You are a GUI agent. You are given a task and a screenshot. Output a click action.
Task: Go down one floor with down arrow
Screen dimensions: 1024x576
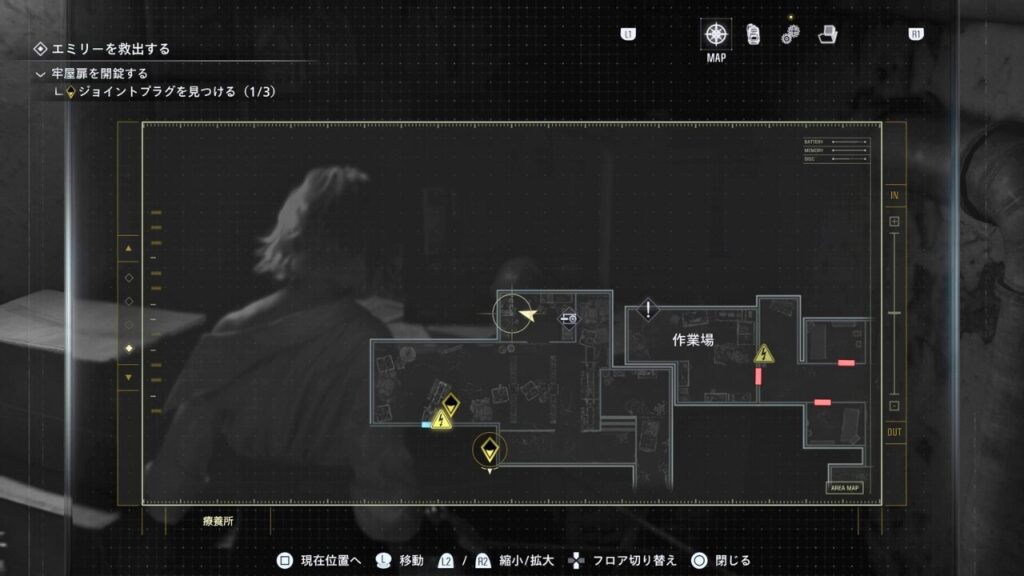coord(128,377)
